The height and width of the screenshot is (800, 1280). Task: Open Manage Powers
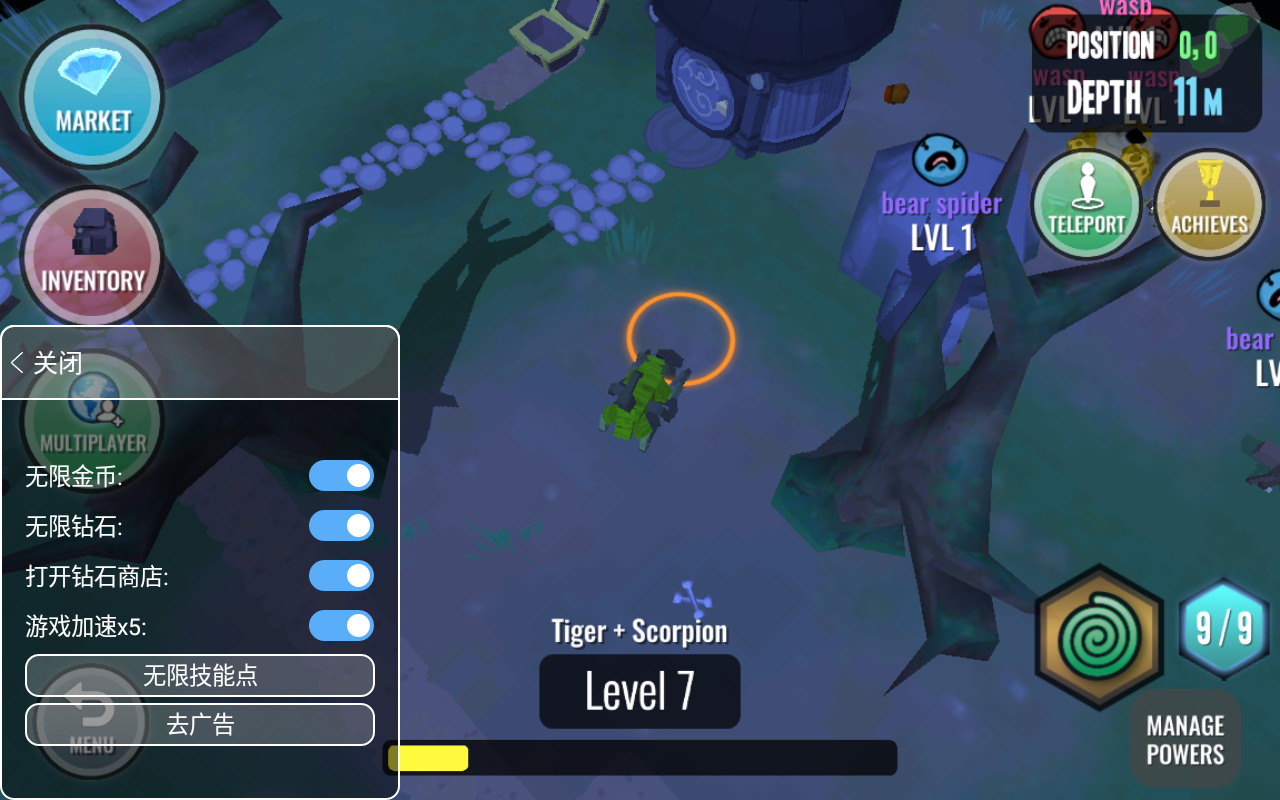point(1185,740)
